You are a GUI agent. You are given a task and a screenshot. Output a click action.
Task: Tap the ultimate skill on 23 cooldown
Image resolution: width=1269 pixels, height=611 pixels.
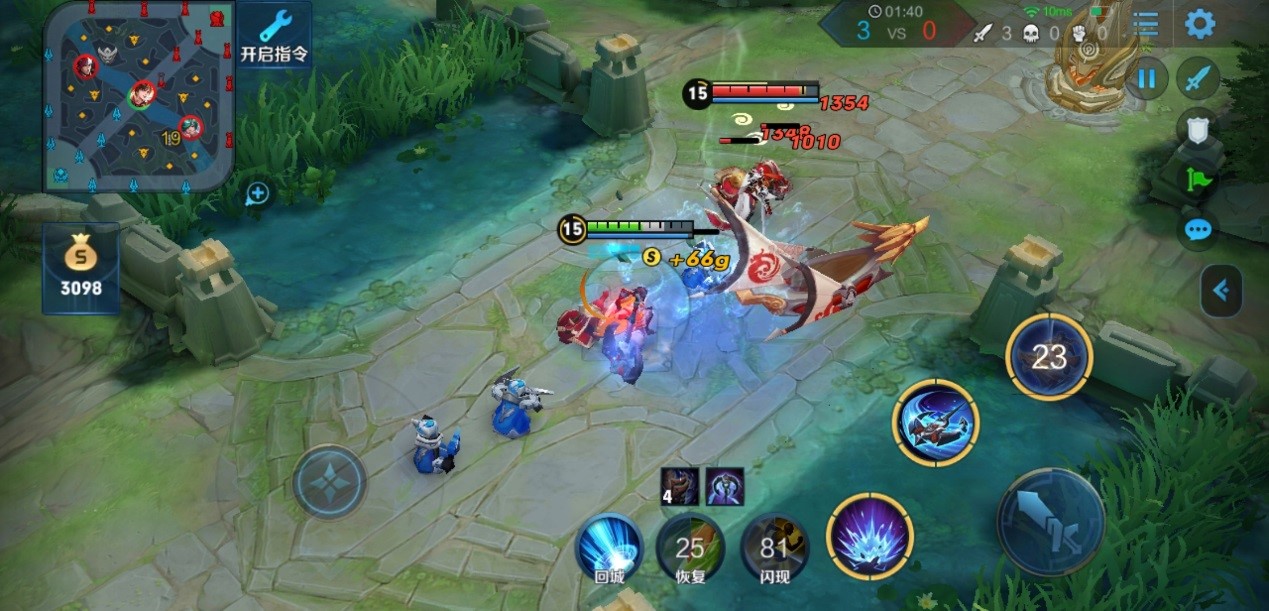(x=1049, y=357)
